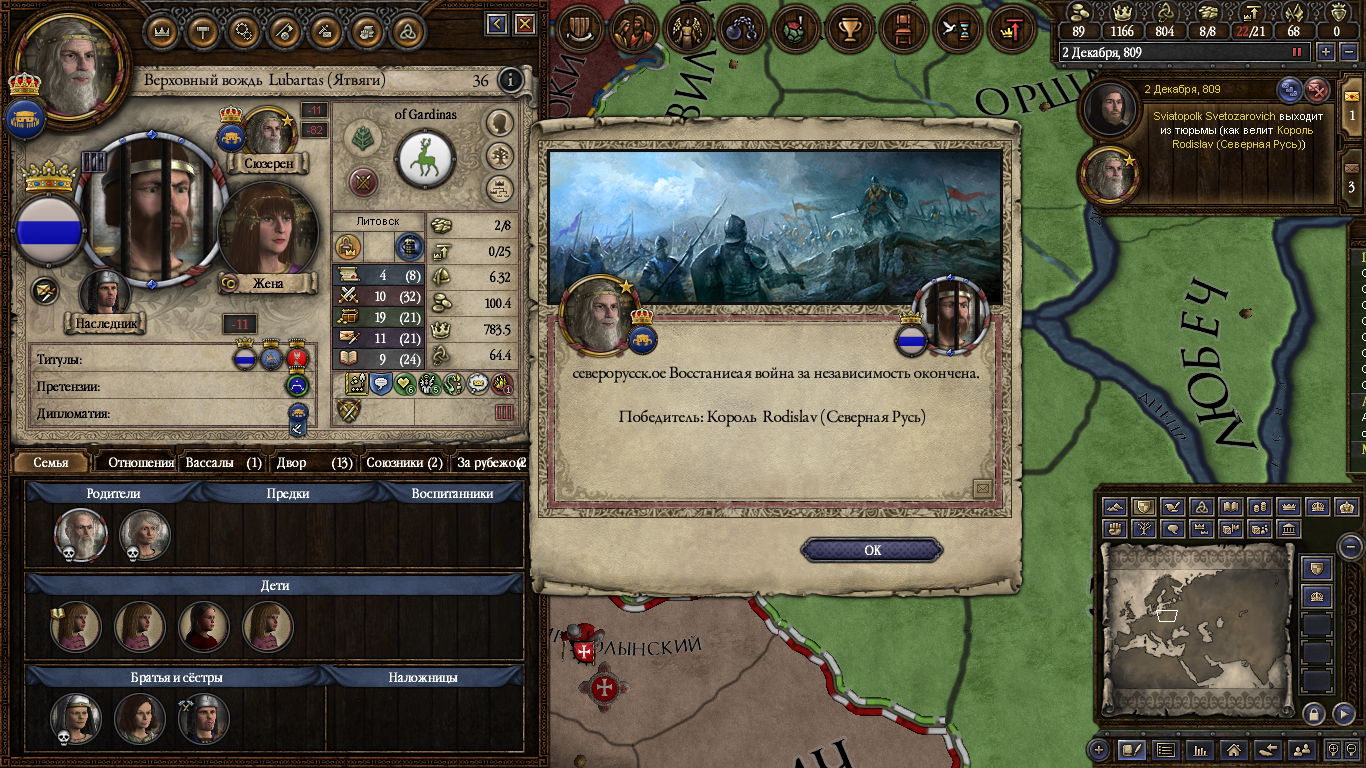
Task: Open the Вассалы tab
Action: [x=223, y=463]
